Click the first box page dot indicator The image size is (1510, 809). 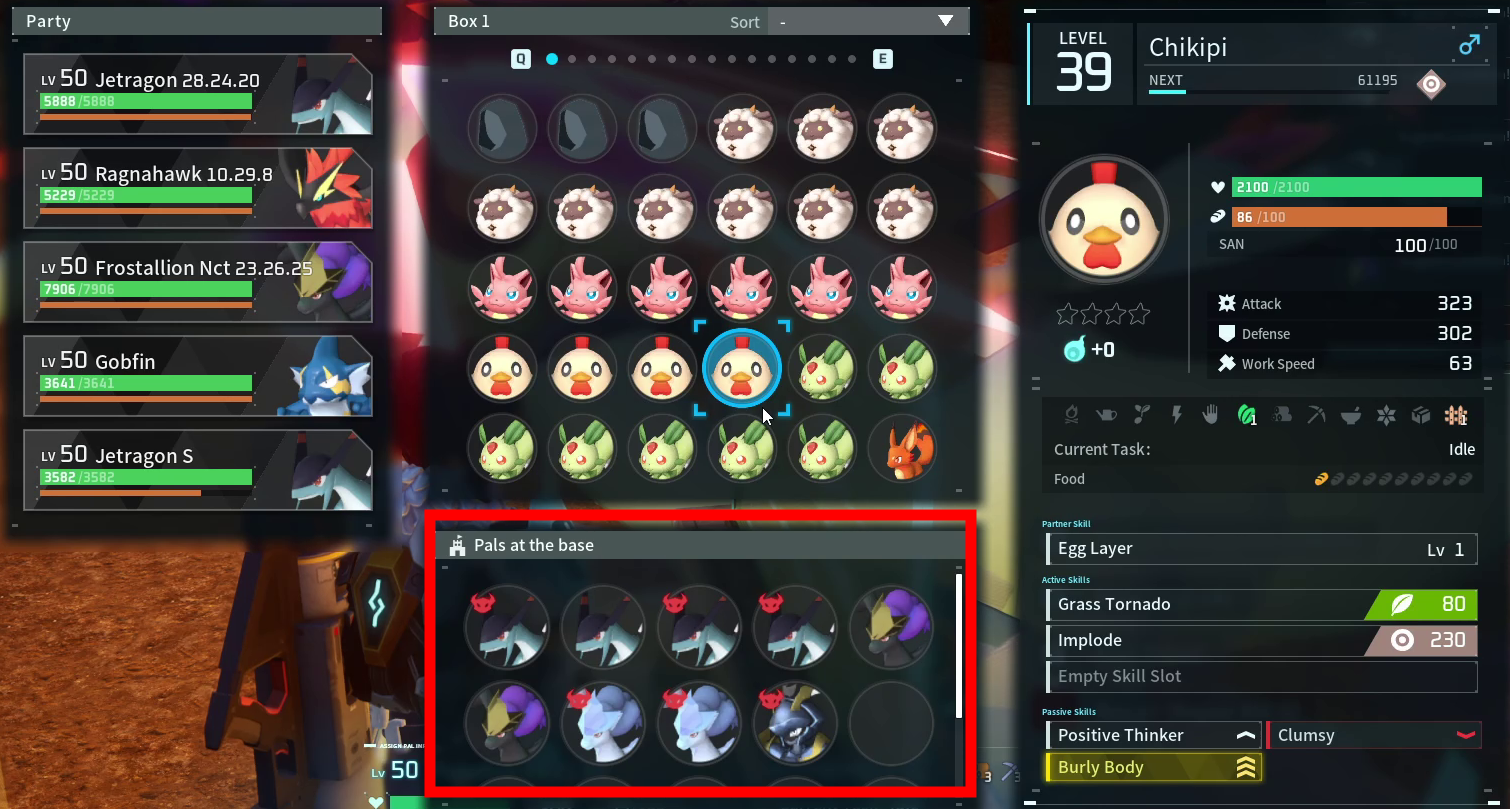pos(551,58)
